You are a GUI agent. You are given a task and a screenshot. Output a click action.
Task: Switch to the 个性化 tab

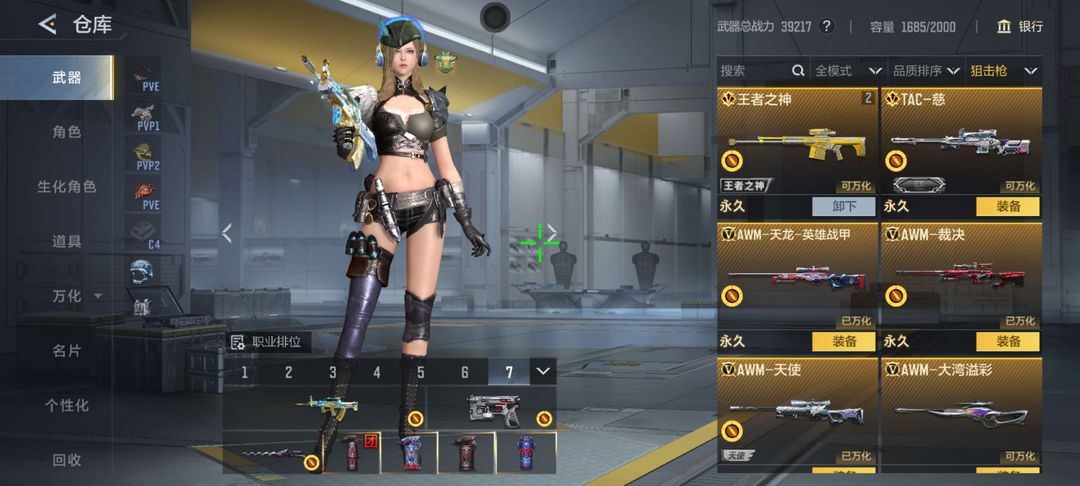[x=66, y=405]
